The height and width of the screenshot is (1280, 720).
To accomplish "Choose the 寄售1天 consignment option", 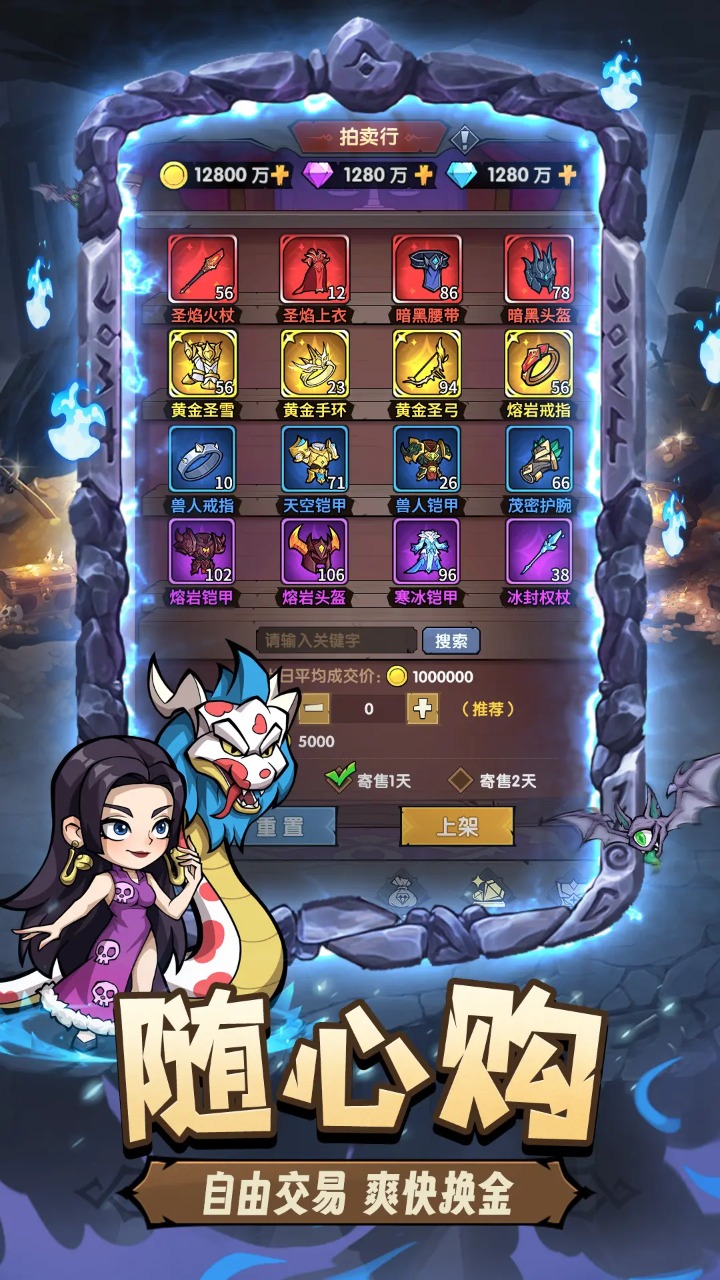I will (x=342, y=778).
